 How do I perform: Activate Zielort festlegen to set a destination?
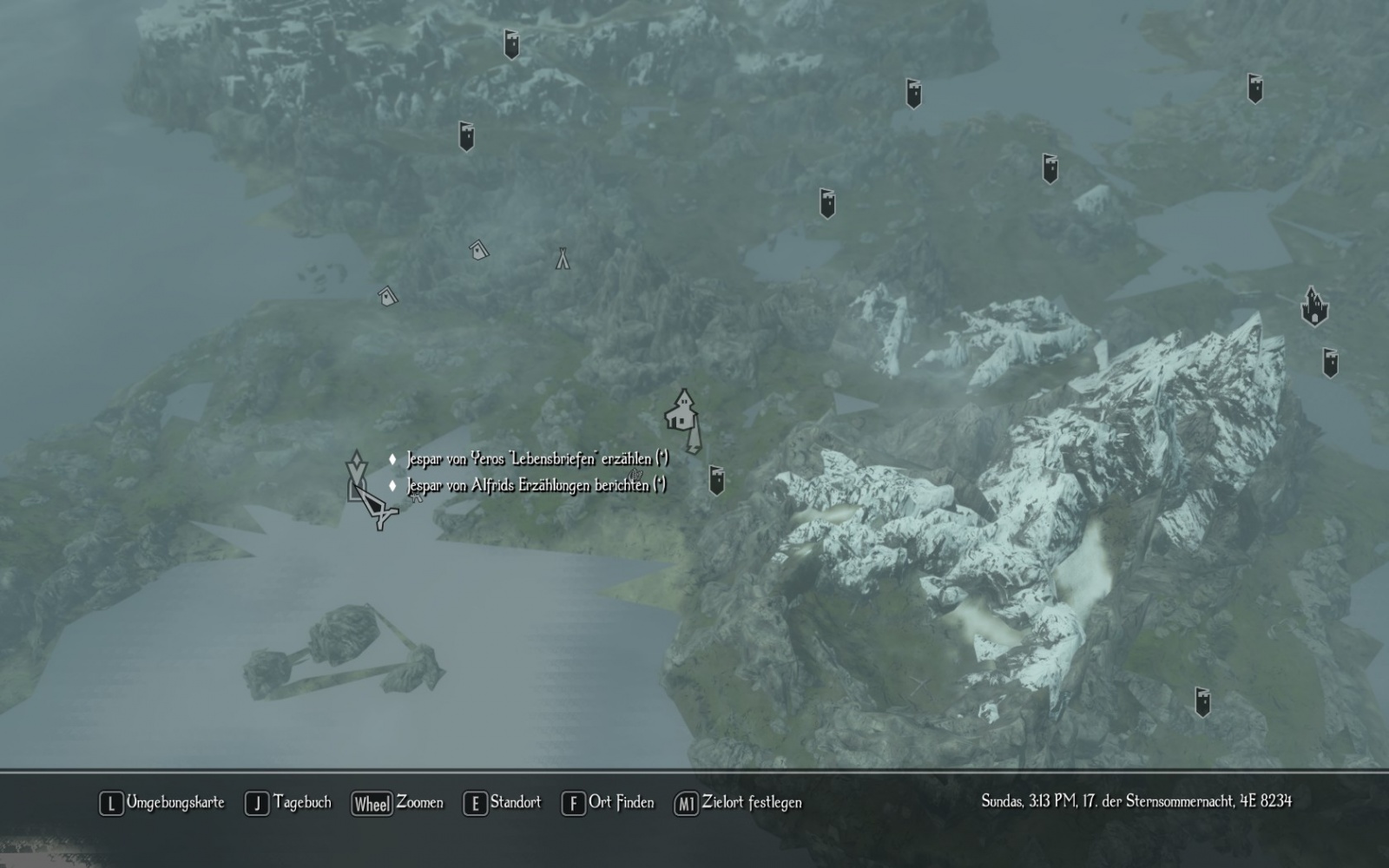coord(738,803)
